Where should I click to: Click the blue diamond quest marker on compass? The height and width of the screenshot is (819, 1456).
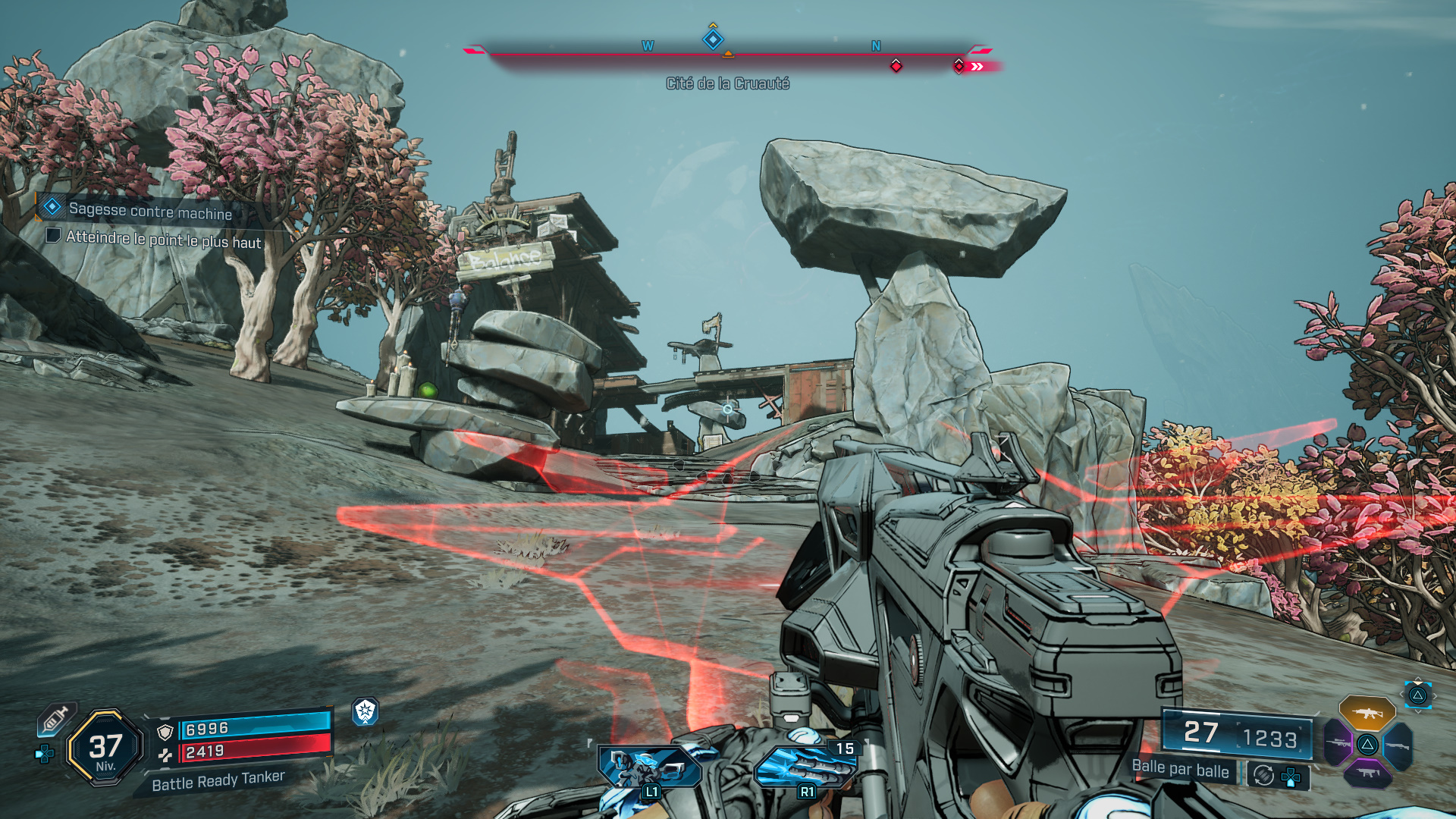click(713, 39)
